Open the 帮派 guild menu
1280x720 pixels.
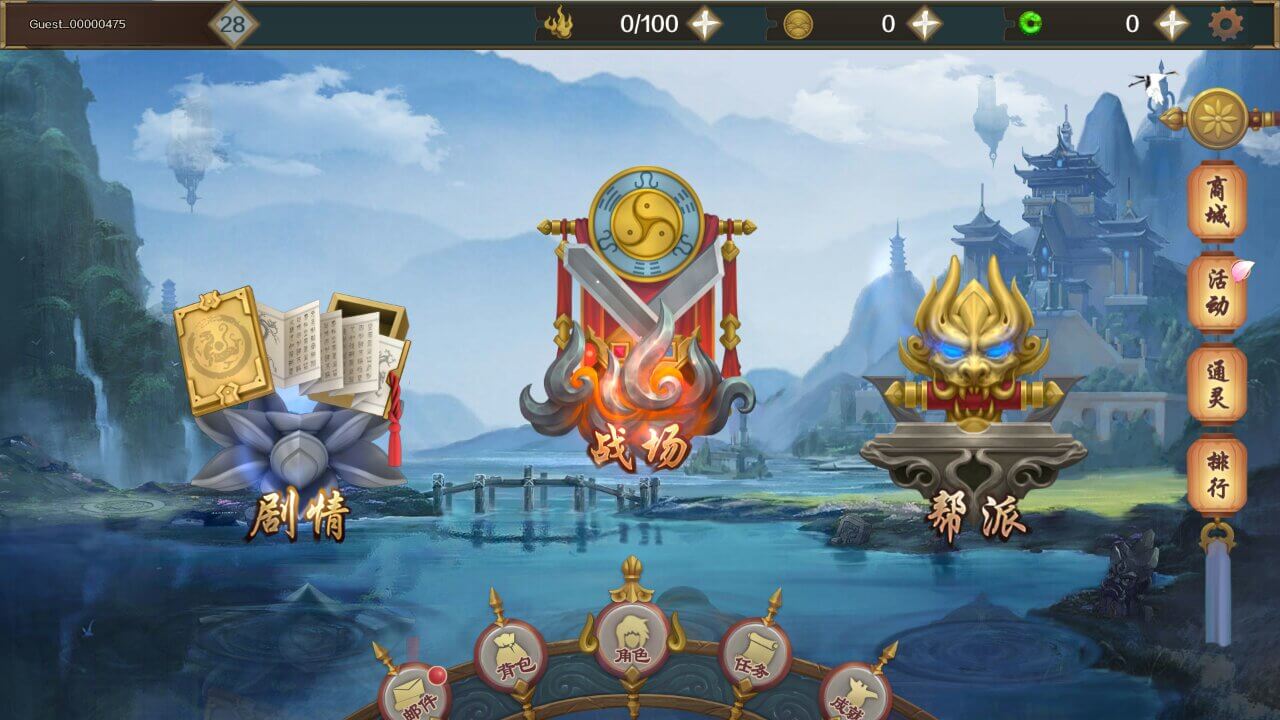(973, 400)
